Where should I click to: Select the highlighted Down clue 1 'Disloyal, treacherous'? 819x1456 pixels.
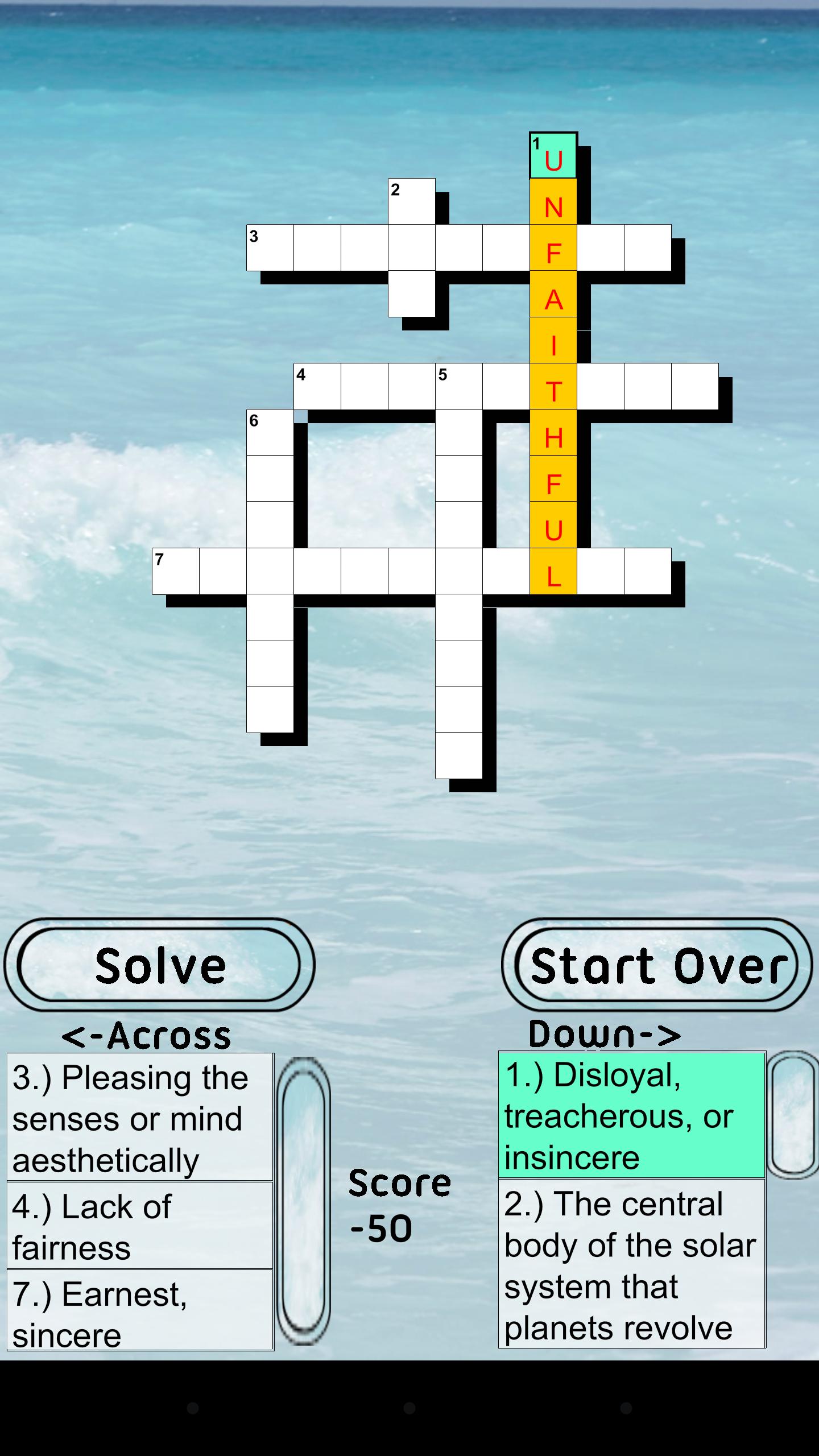point(631,1115)
